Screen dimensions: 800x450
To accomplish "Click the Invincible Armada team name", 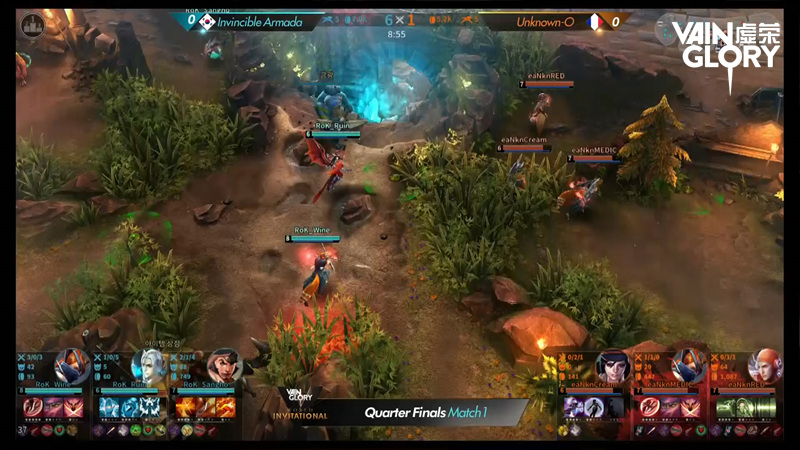I will tap(264, 22).
